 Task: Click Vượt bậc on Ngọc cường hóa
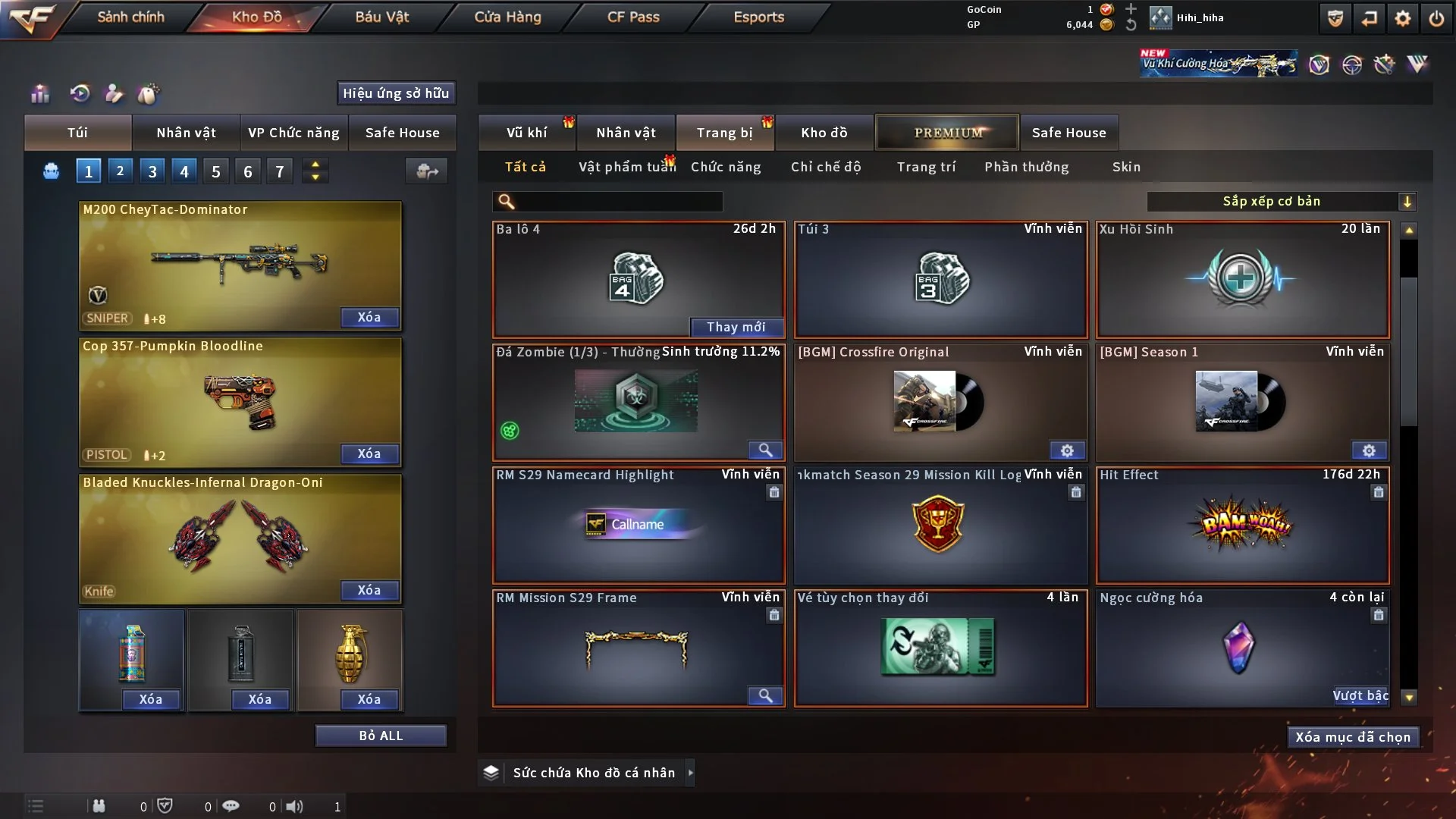click(x=1360, y=696)
